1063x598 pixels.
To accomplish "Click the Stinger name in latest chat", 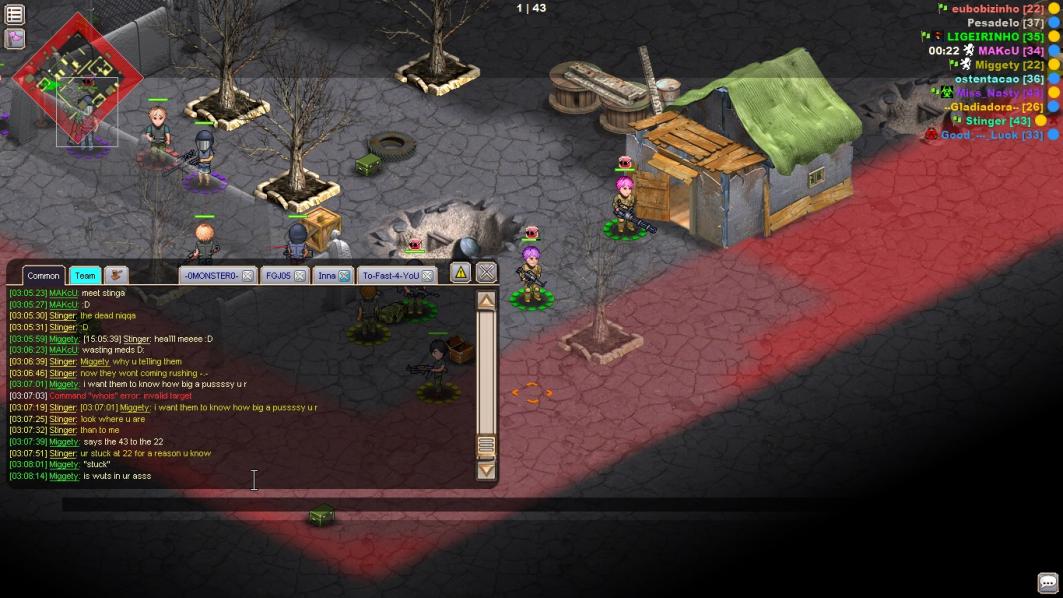I will 63,453.
